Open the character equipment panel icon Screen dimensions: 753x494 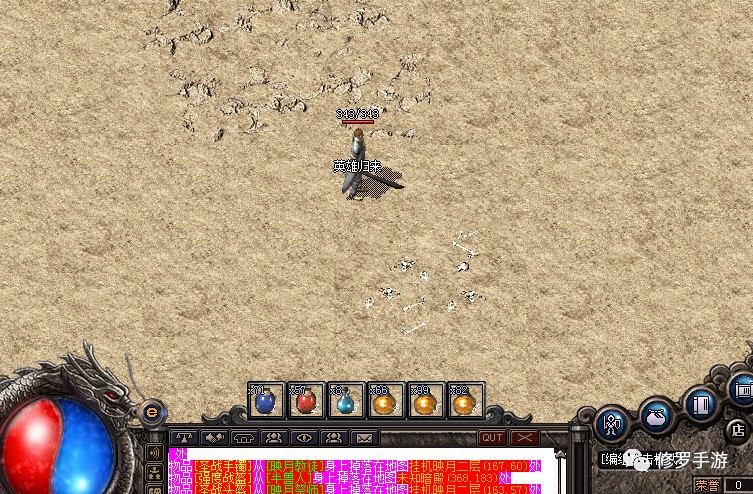[612, 422]
